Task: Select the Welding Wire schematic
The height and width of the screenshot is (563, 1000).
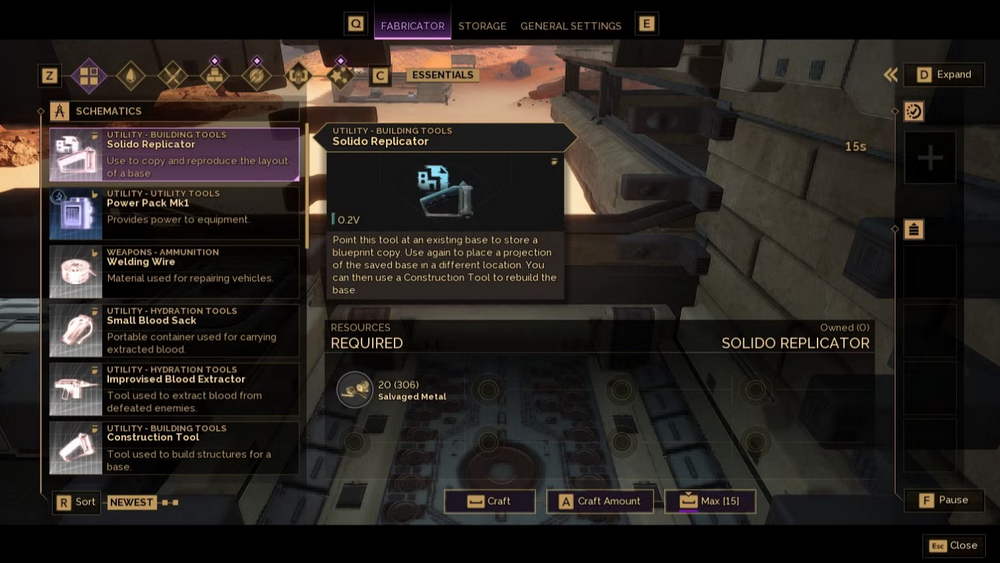Action: point(174,272)
